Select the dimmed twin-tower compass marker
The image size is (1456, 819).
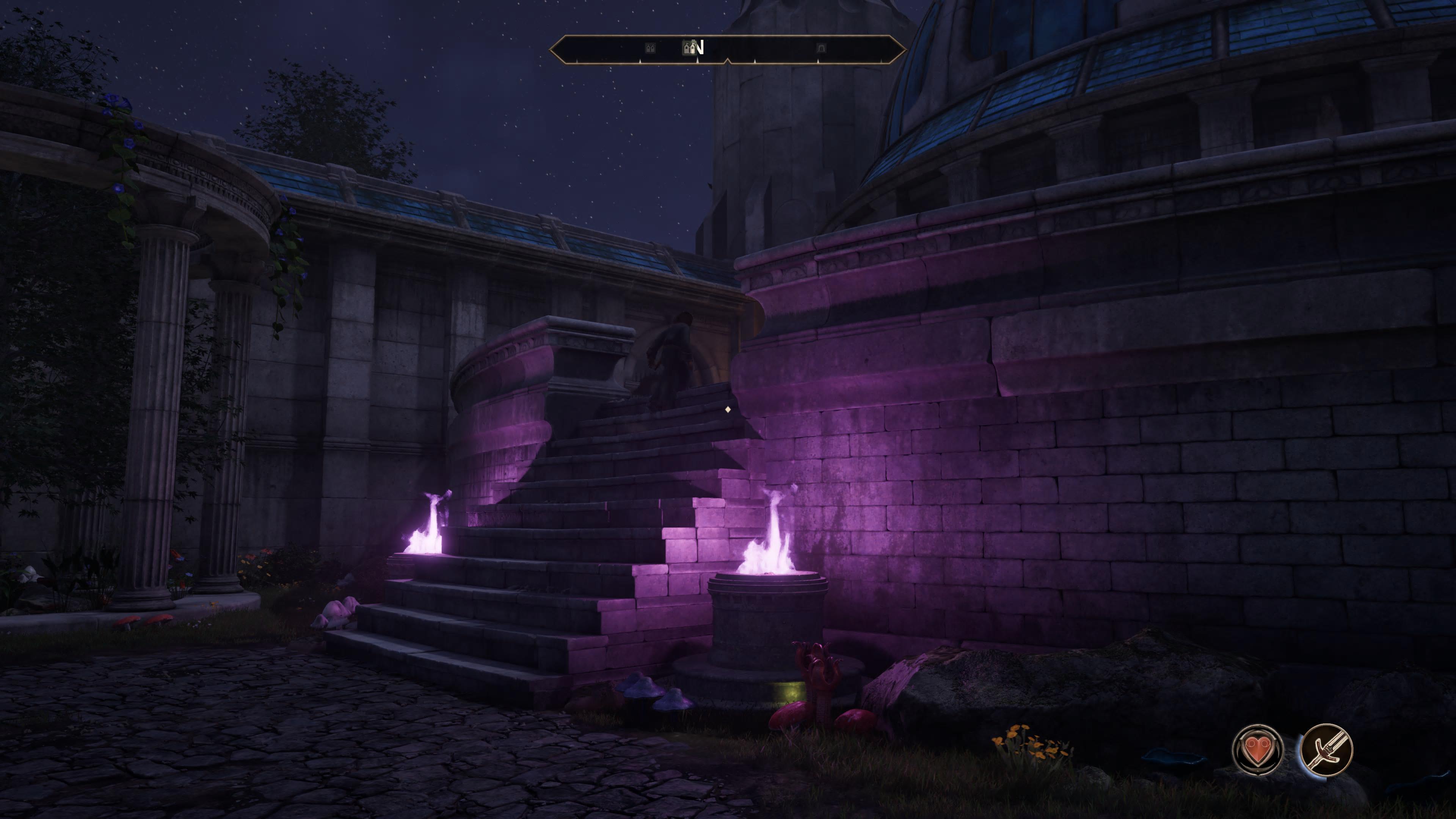650,48
